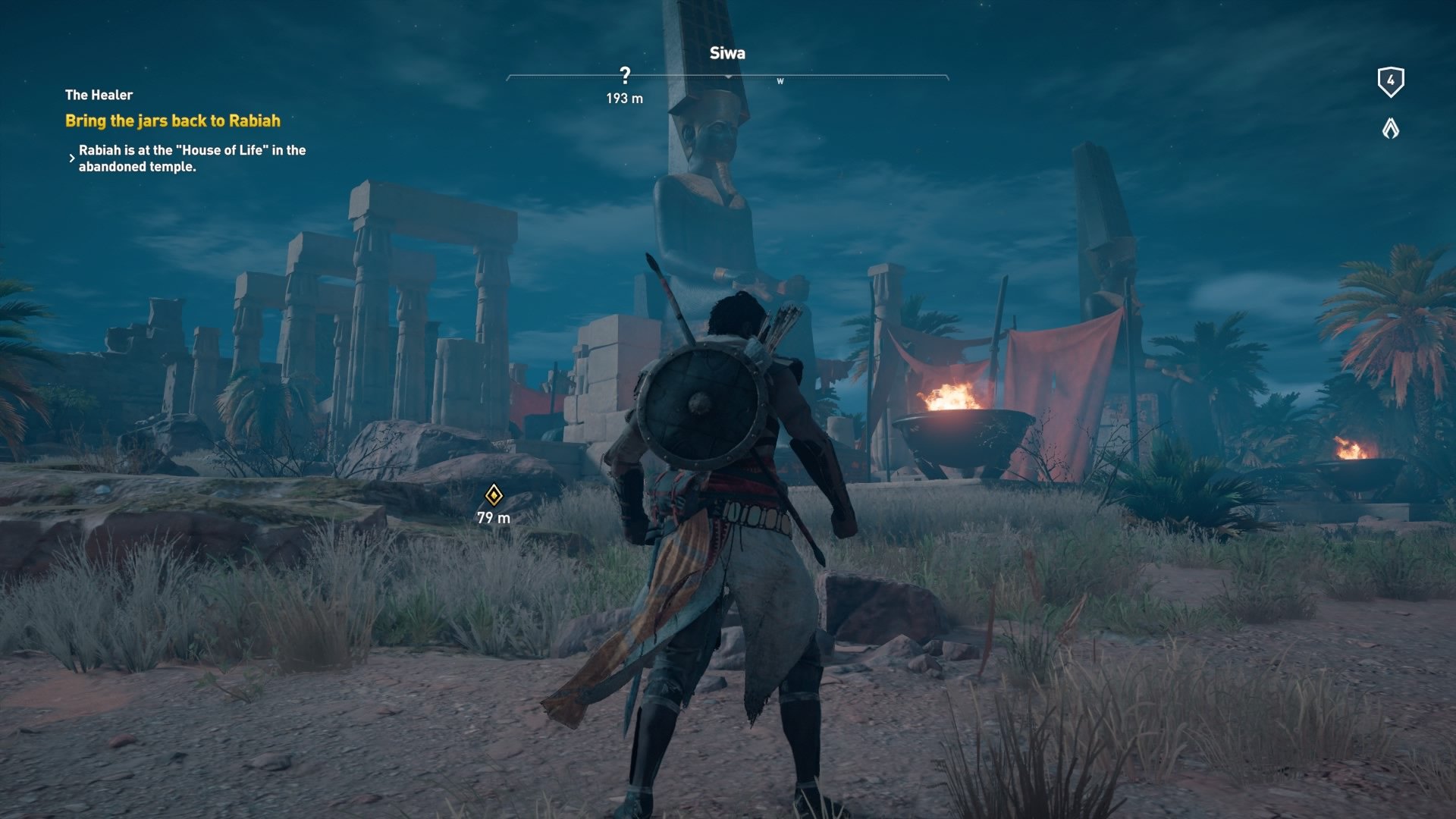1456x819 pixels.
Task: Select the gold diamond quest objective marker
Action: pyautogui.click(x=495, y=497)
